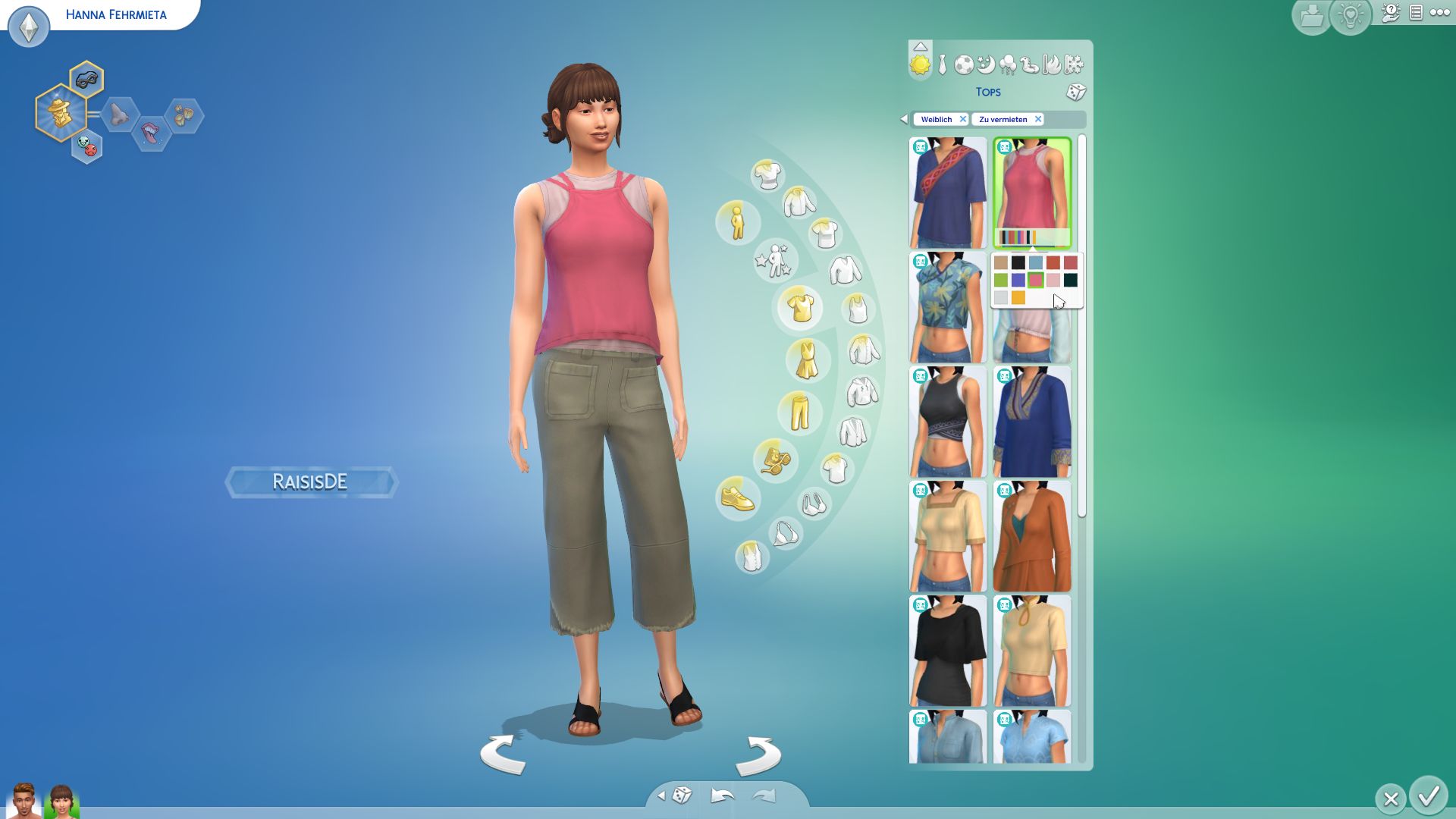Select the lime green color swatch
Viewport: 1456px width, 819px height.
[x=1001, y=281]
